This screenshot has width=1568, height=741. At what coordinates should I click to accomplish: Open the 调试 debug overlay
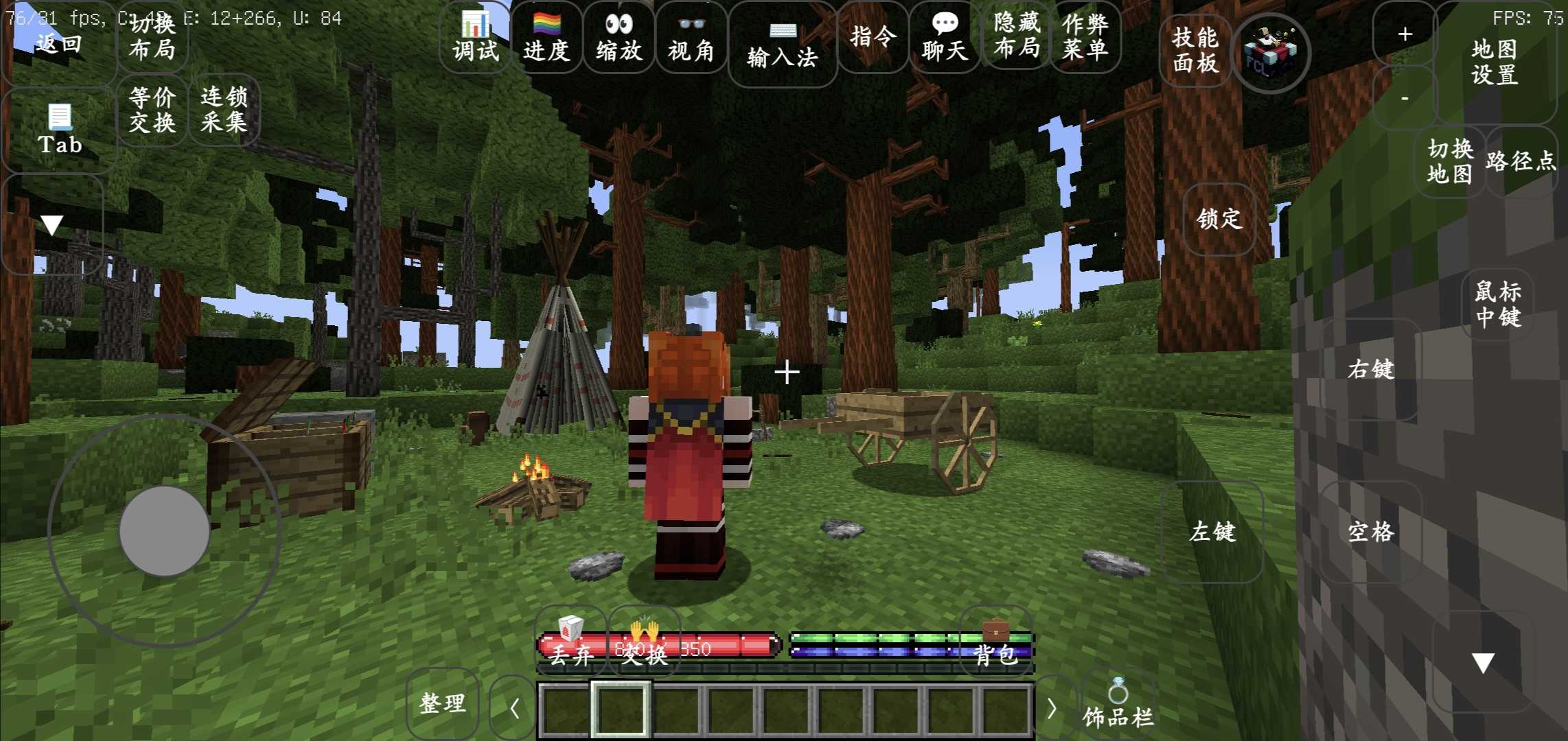475,38
